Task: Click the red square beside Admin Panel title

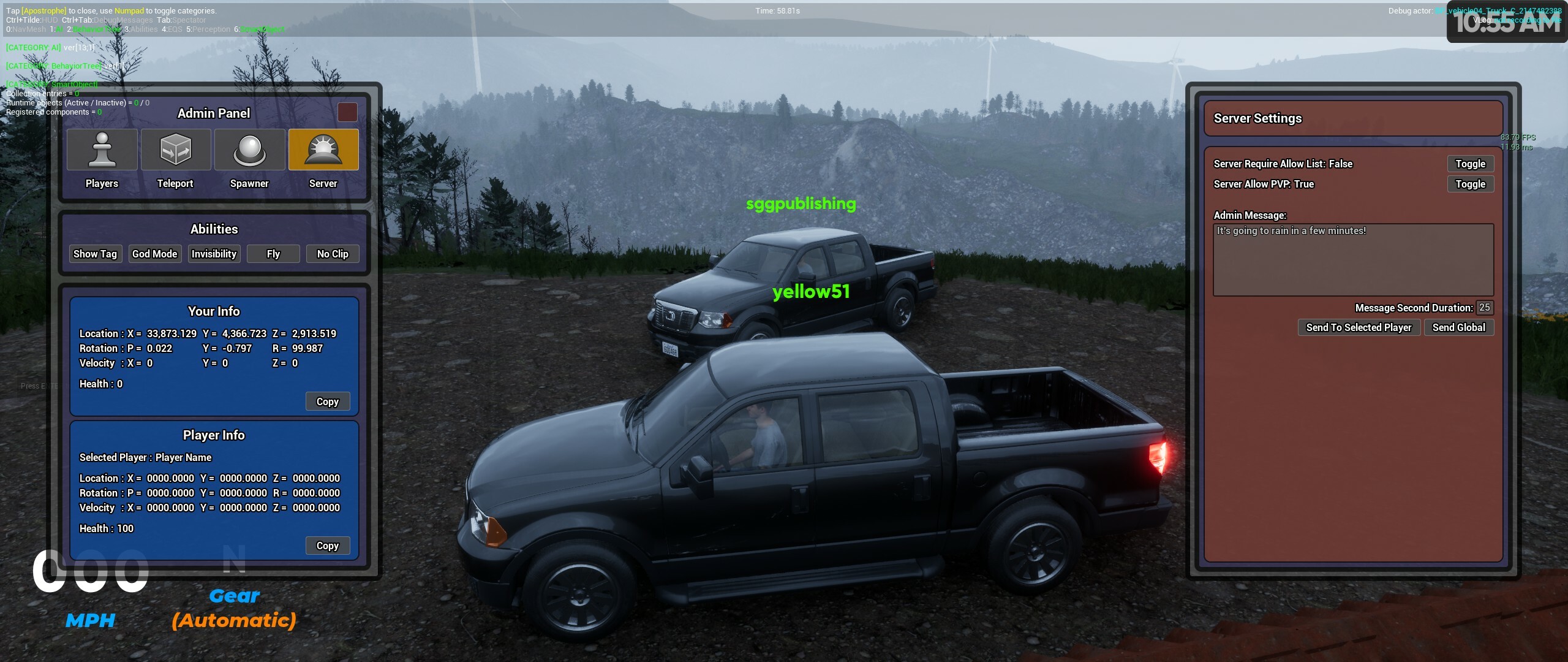Action: pos(347,112)
